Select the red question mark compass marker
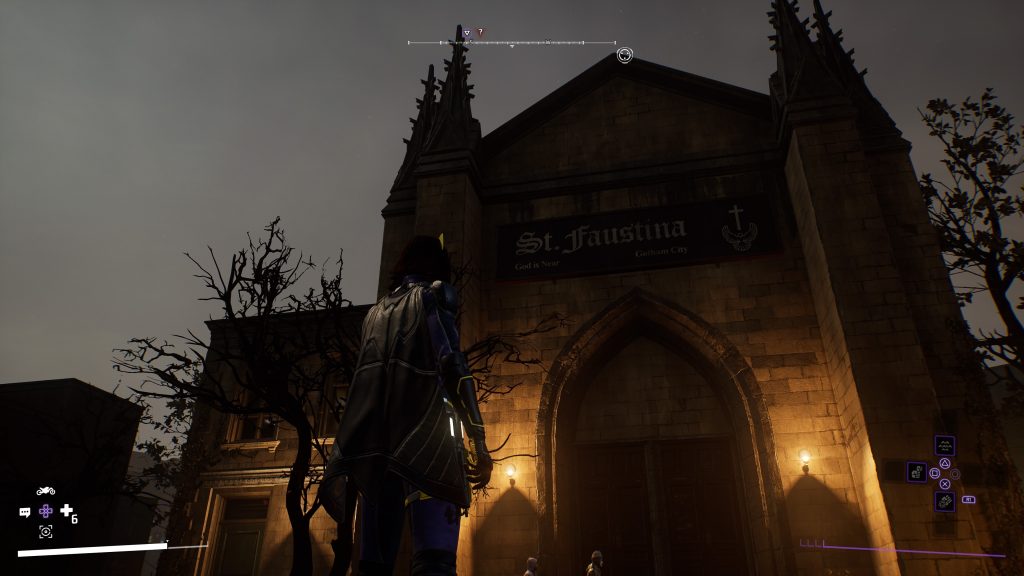The height and width of the screenshot is (576, 1024). click(x=480, y=33)
